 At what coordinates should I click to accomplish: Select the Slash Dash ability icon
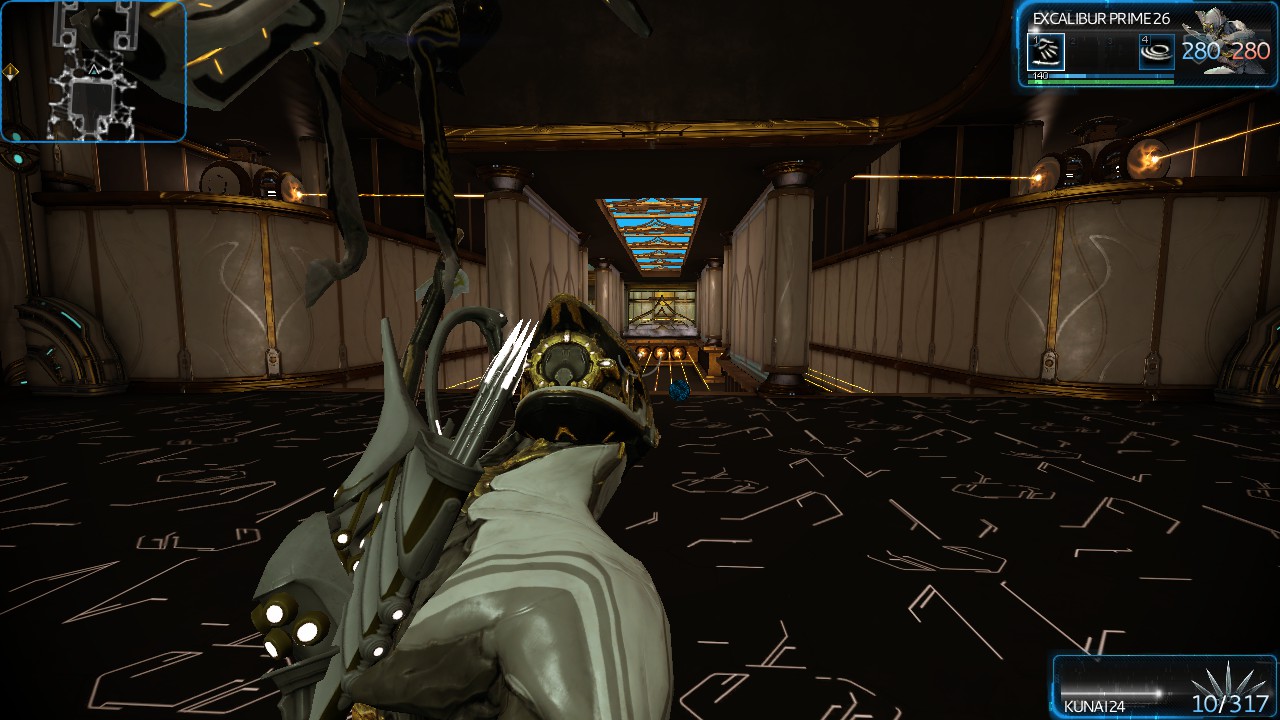pos(1045,50)
